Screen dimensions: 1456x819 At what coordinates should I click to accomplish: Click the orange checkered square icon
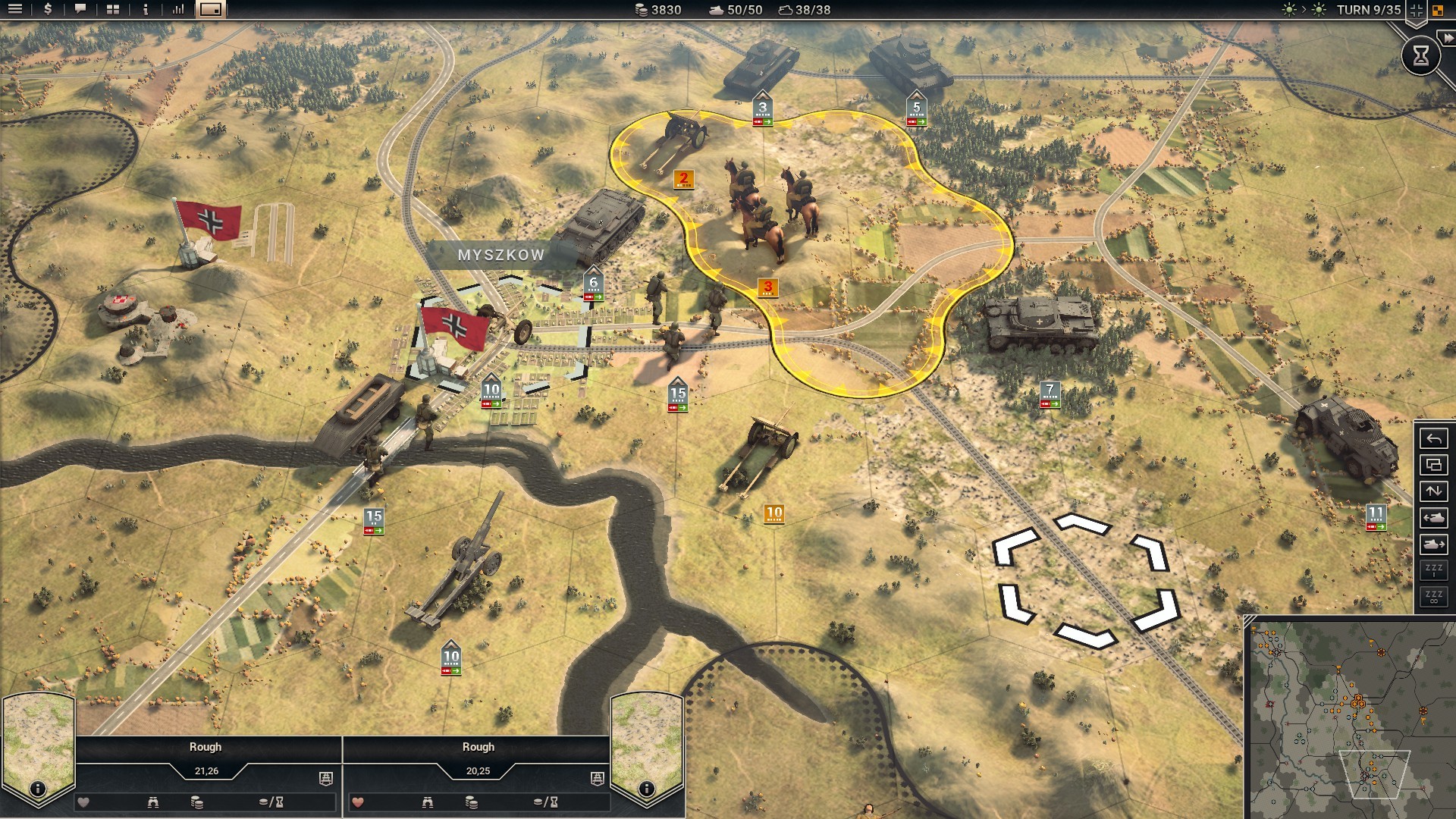[x=1438, y=11]
